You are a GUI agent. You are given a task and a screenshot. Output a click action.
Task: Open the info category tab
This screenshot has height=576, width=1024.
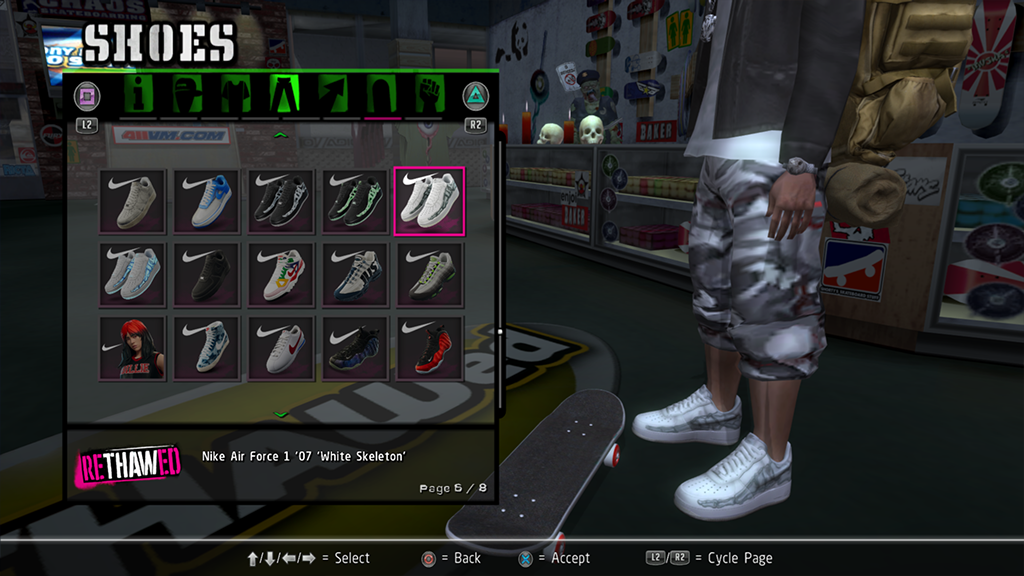(x=140, y=95)
